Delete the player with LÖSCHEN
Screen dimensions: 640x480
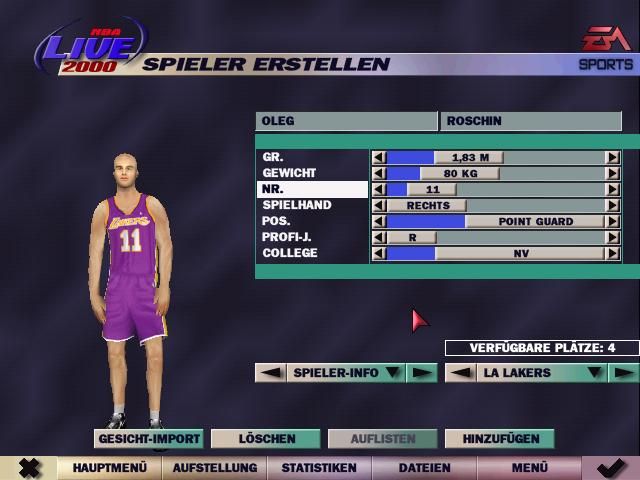[266, 438]
